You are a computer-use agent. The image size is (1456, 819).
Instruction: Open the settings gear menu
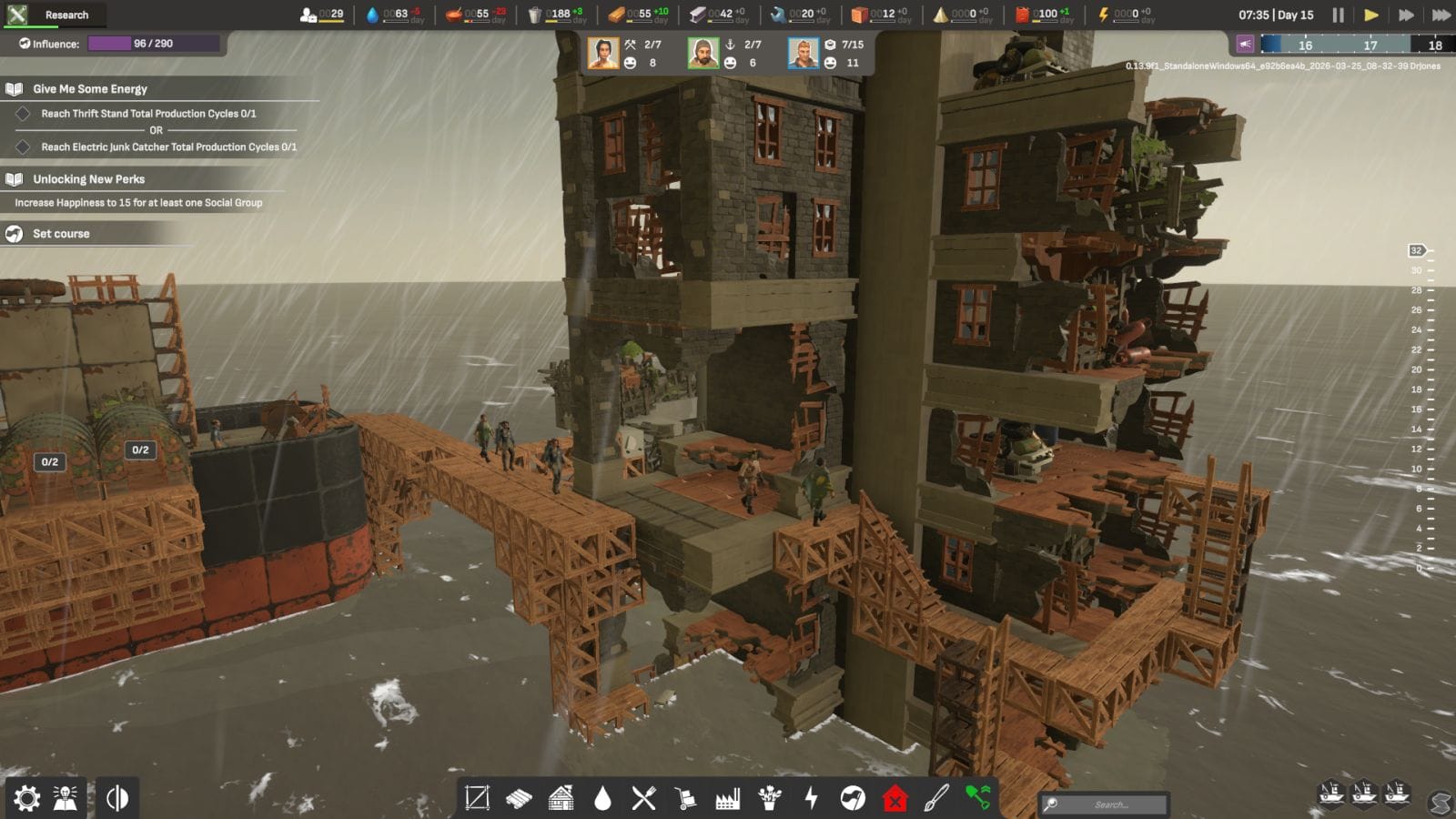[27, 798]
